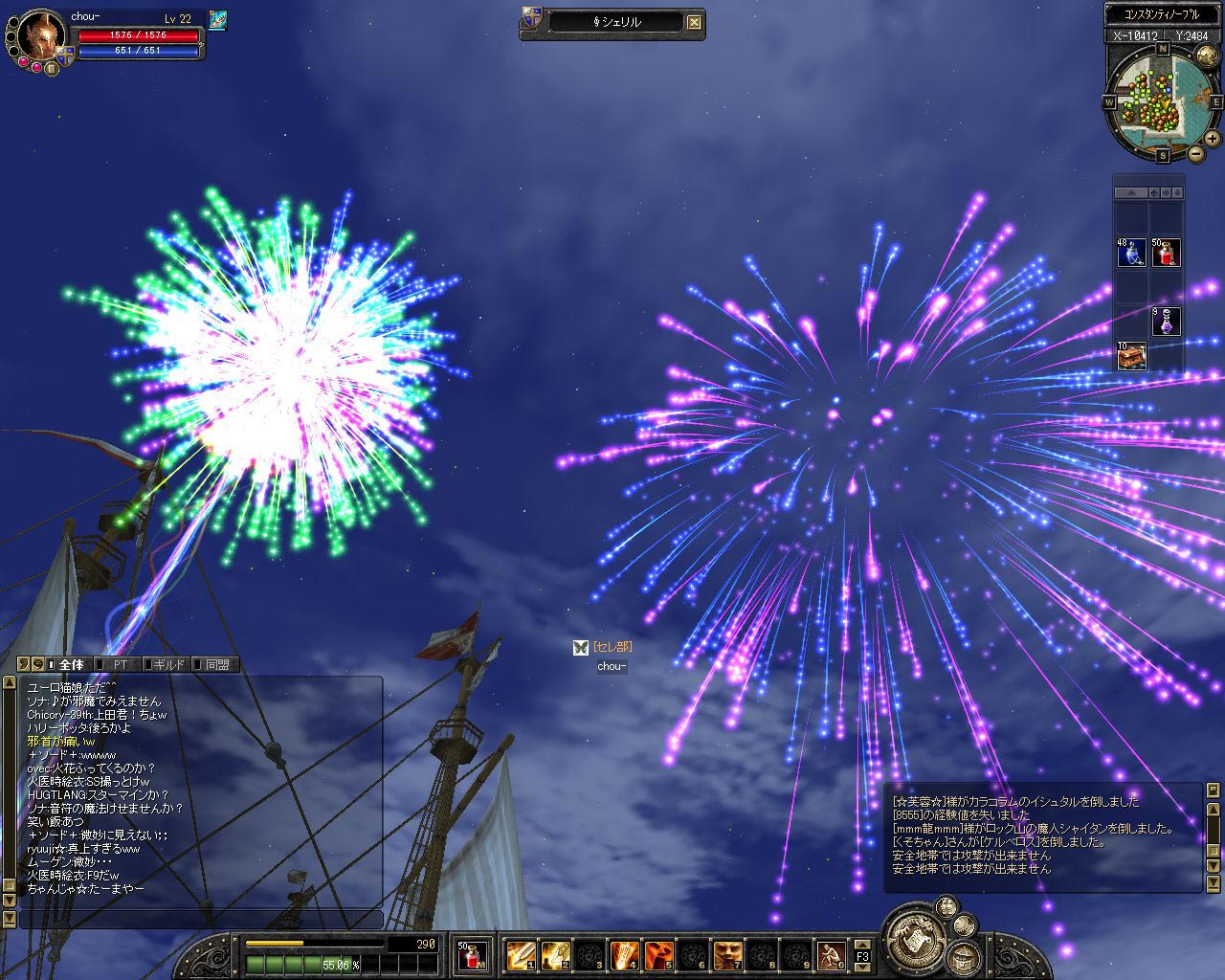Open the world map globe button
This screenshot has height=980, width=1225.
tap(1205, 55)
